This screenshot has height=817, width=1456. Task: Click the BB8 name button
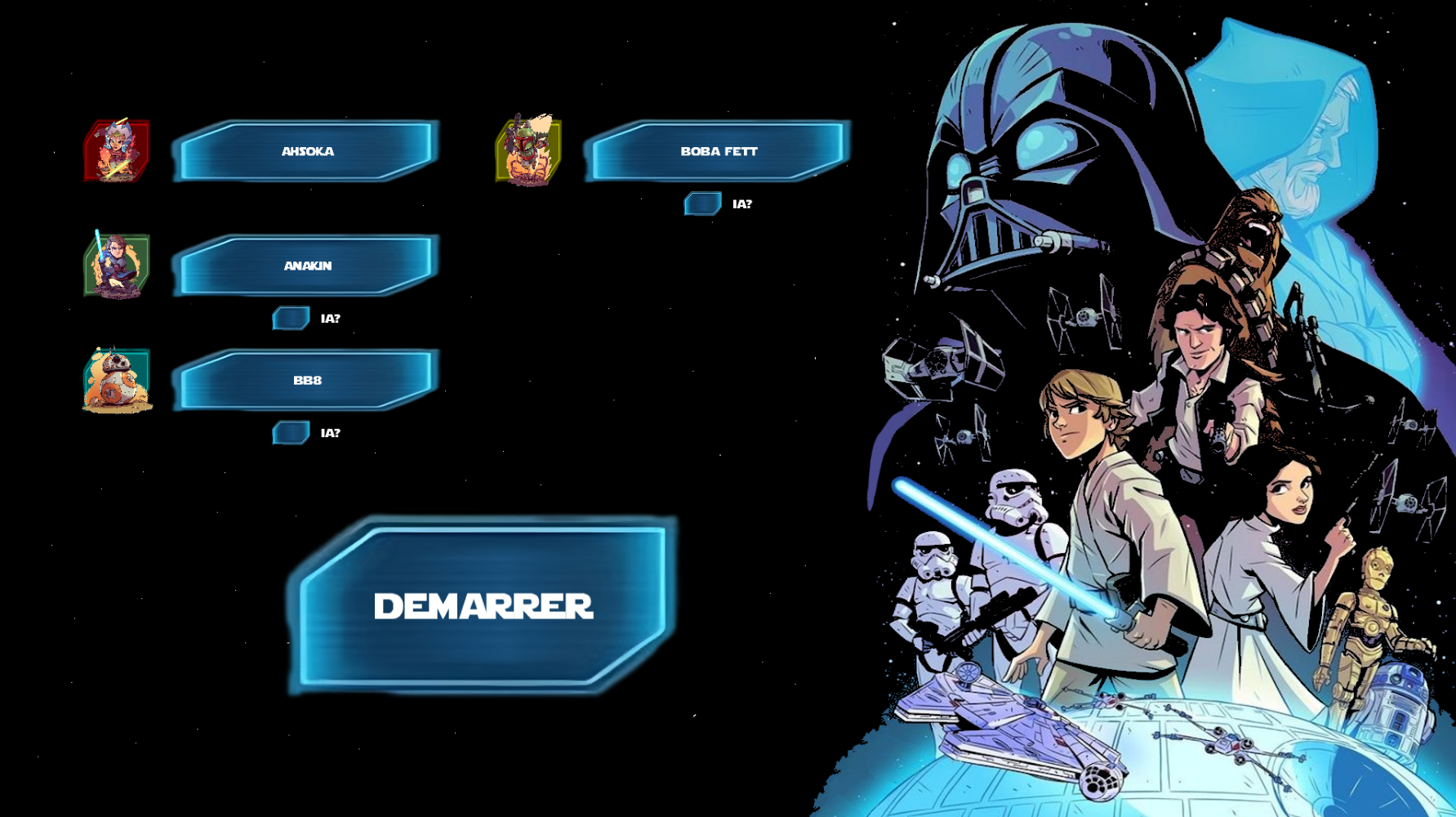pos(307,380)
